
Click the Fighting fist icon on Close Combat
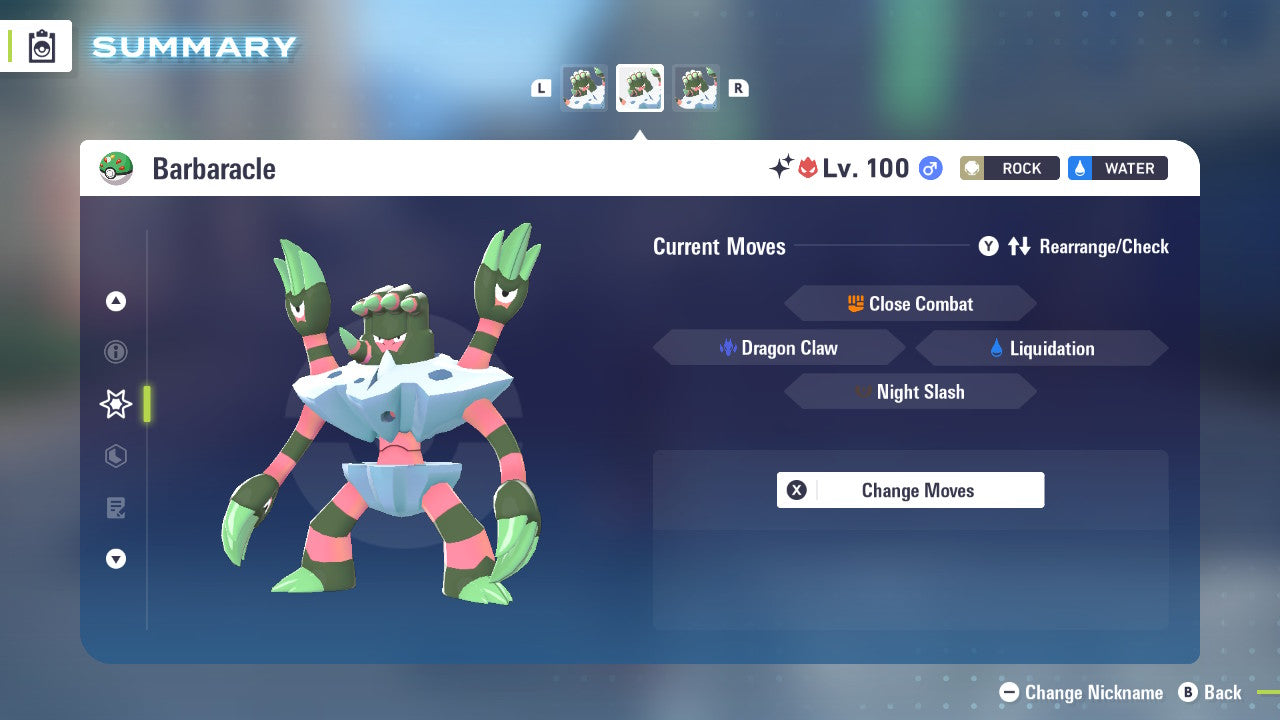tap(857, 303)
